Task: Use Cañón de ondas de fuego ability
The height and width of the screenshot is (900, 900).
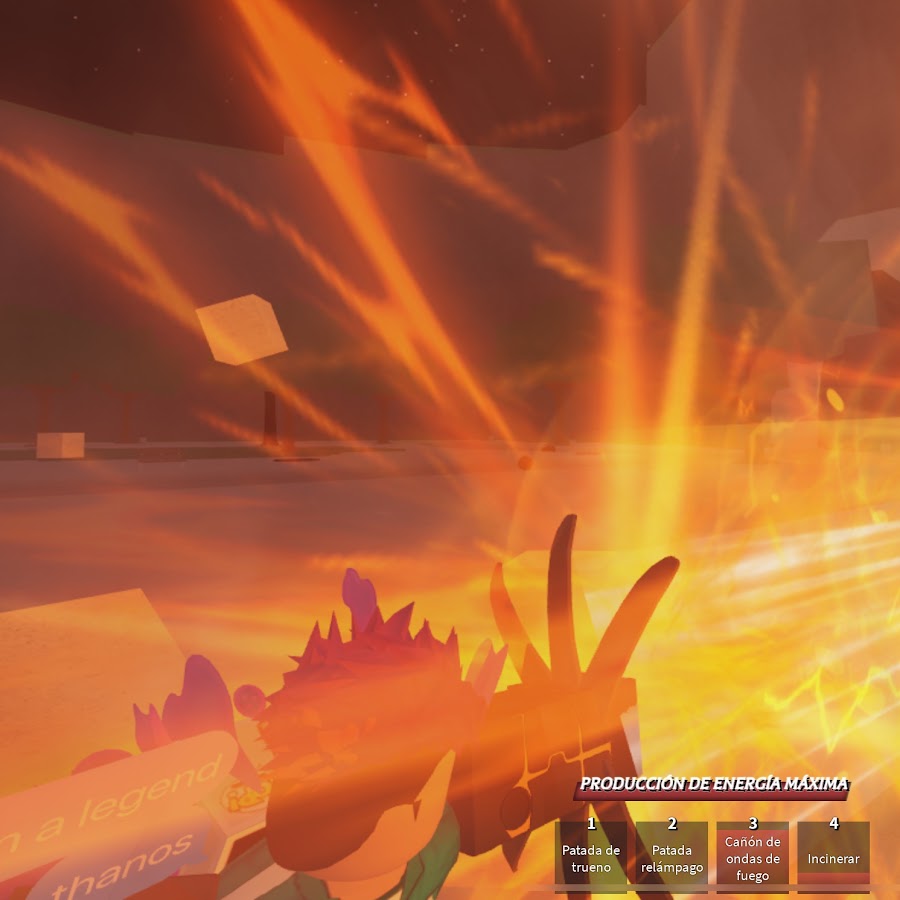Action: tap(753, 852)
